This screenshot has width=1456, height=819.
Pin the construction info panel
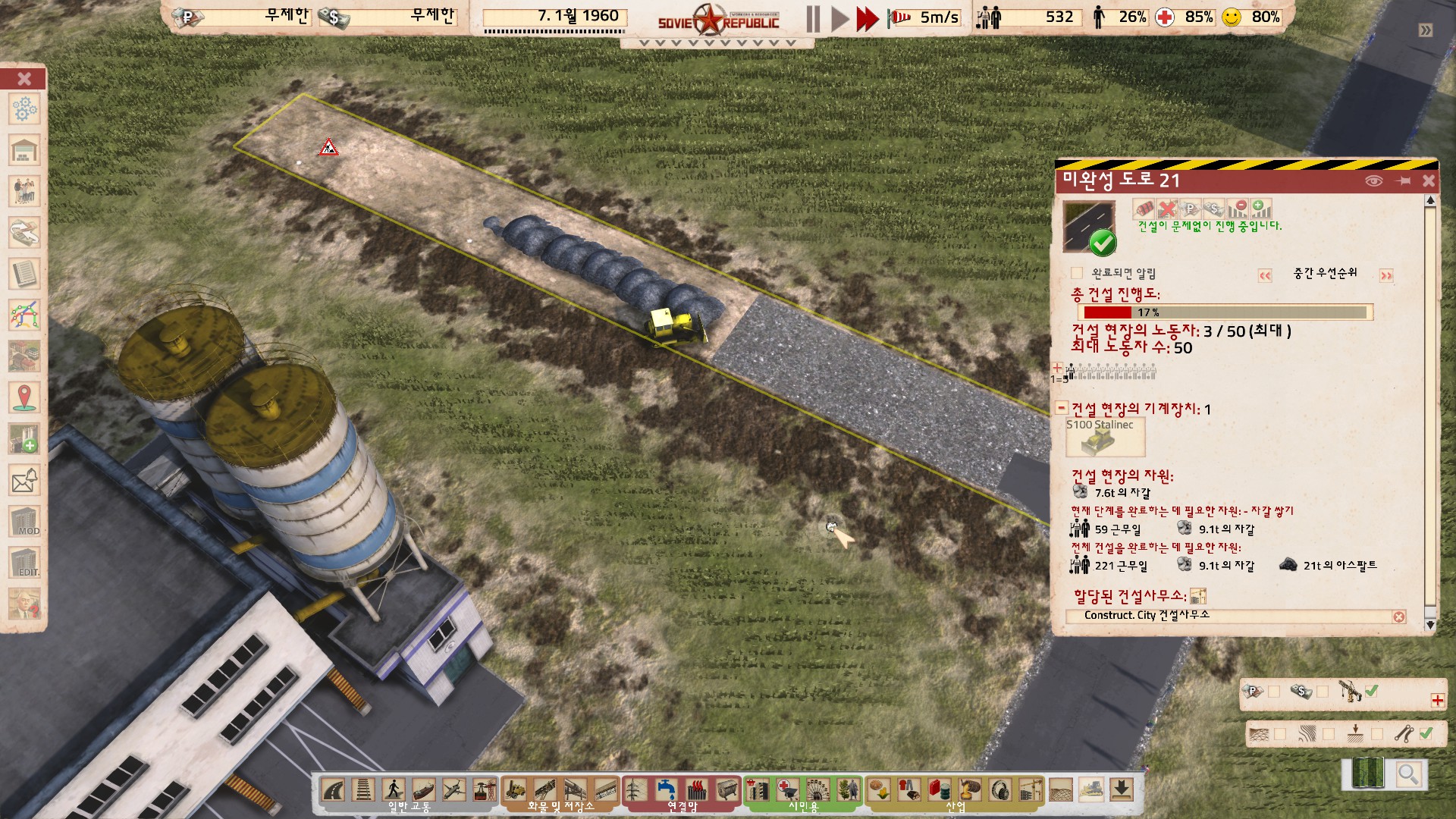1402,180
